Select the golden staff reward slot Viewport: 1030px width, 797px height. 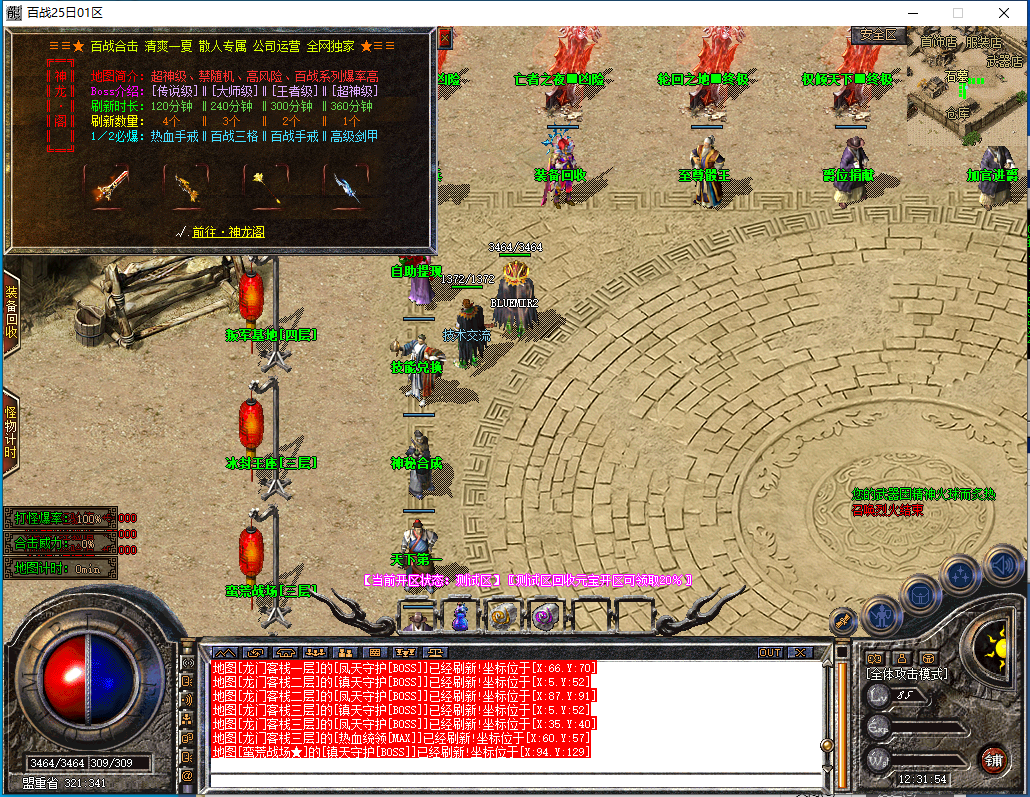[264, 186]
